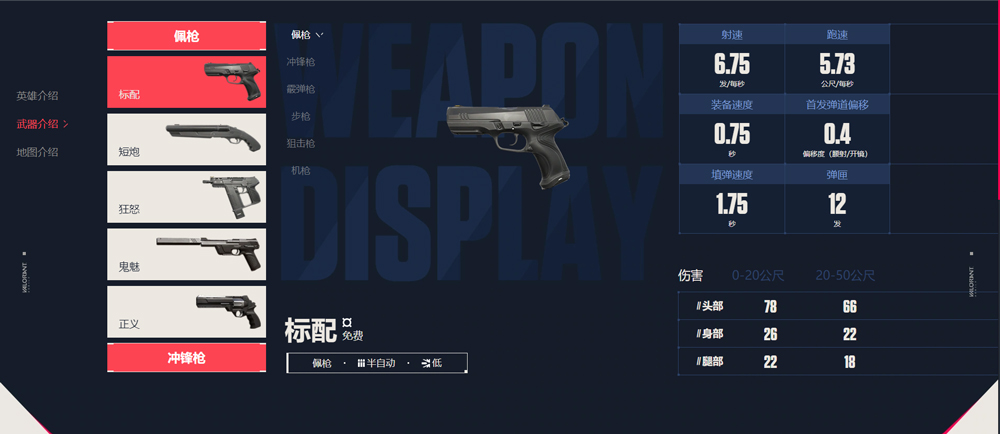Click the red 佩枪 category header
The image size is (1000, 434).
(x=187, y=36)
